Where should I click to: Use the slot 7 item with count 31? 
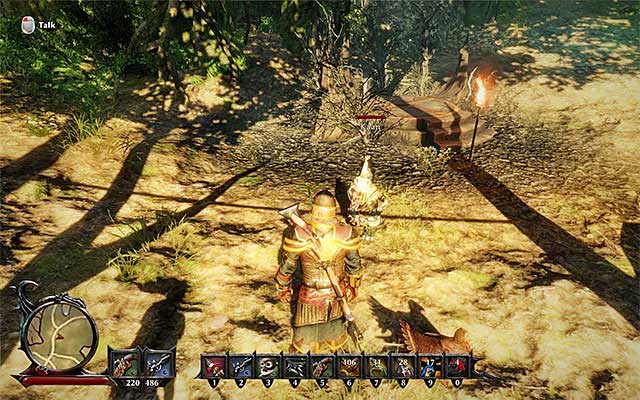pyautogui.click(x=377, y=368)
